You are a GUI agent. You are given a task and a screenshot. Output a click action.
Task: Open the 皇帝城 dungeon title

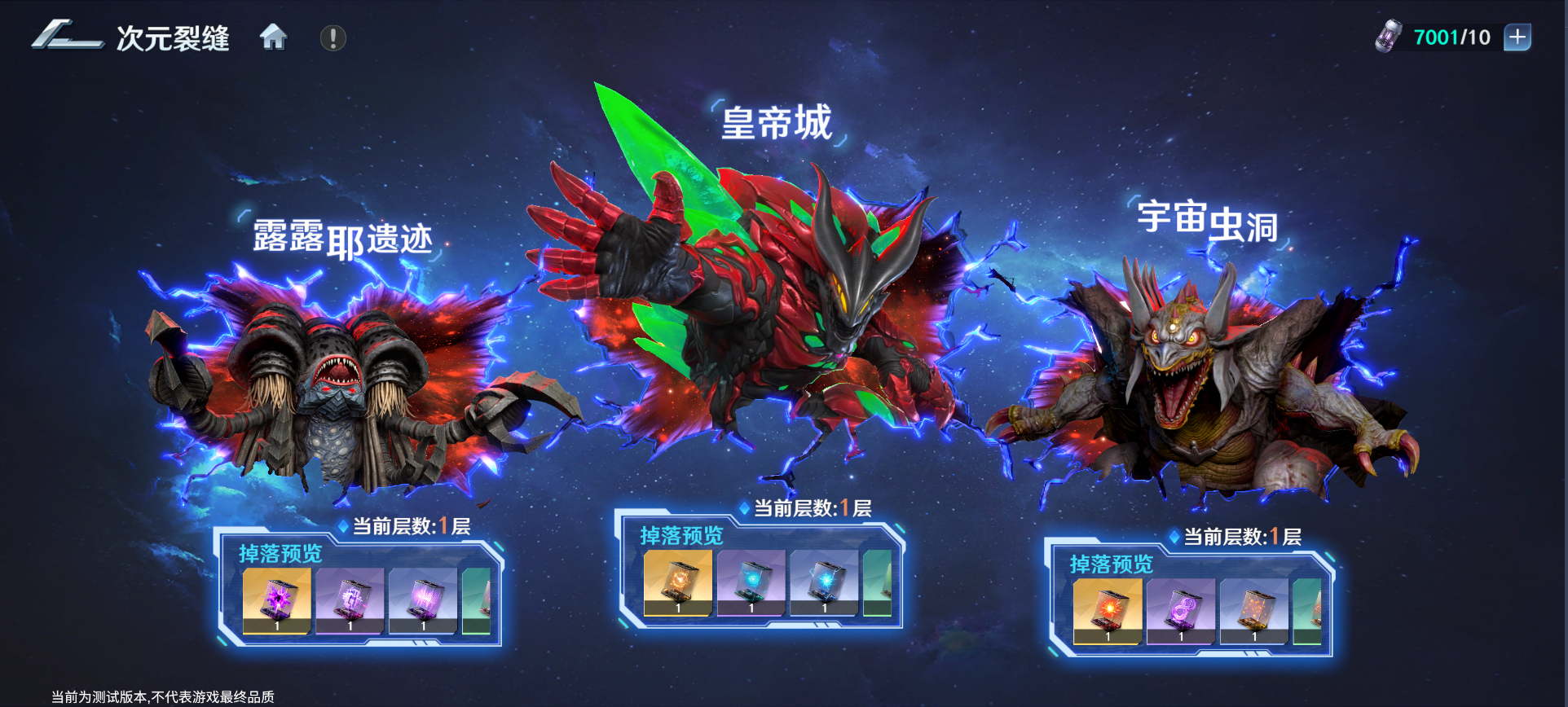click(775, 122)
